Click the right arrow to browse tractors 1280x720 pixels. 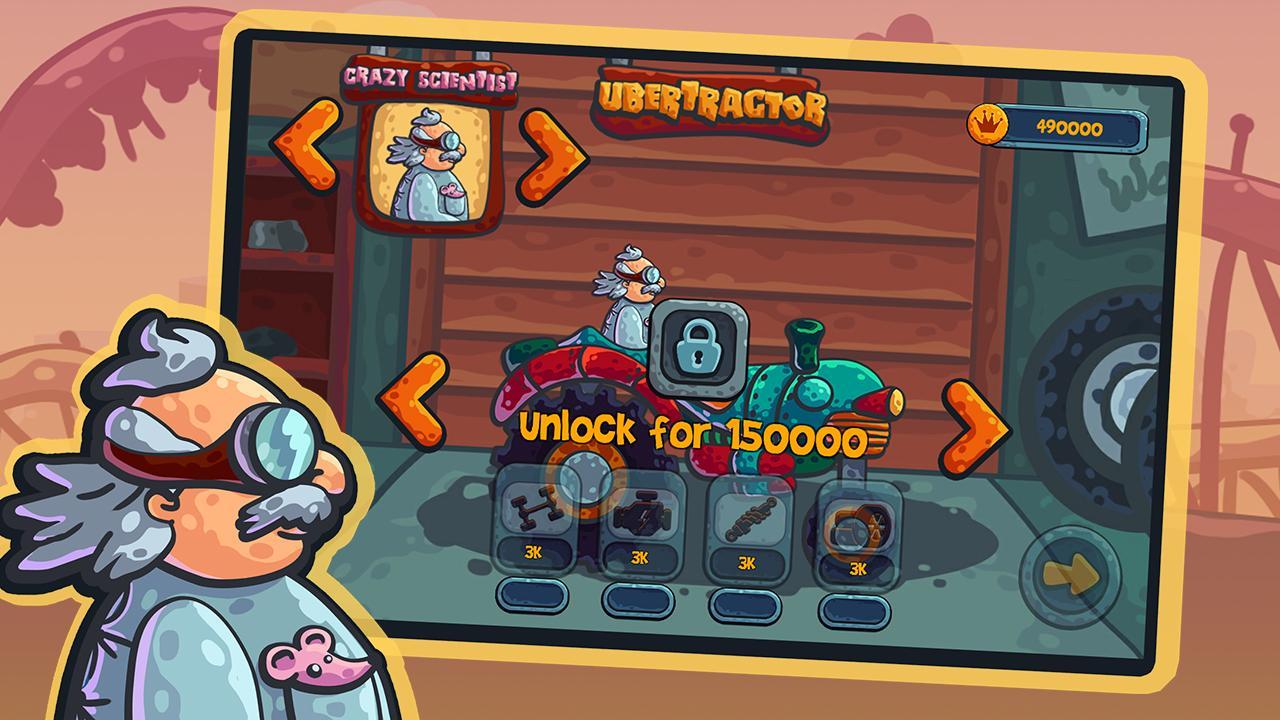(975, 420)
